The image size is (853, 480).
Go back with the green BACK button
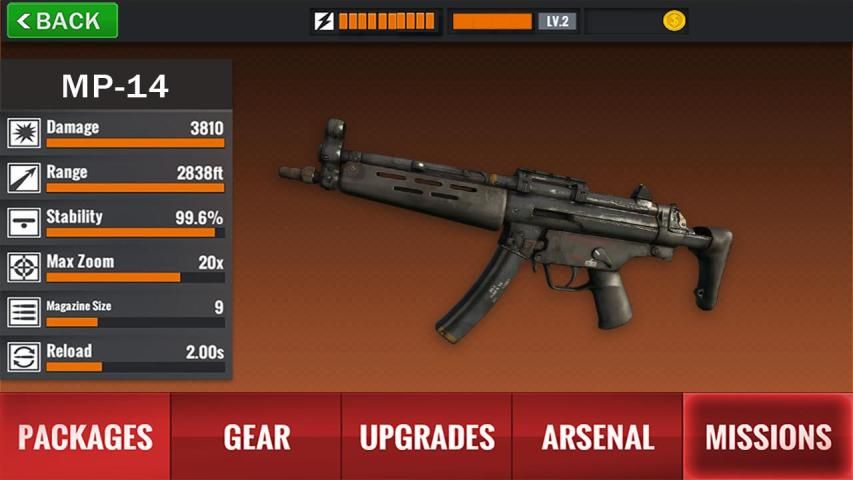62,20
